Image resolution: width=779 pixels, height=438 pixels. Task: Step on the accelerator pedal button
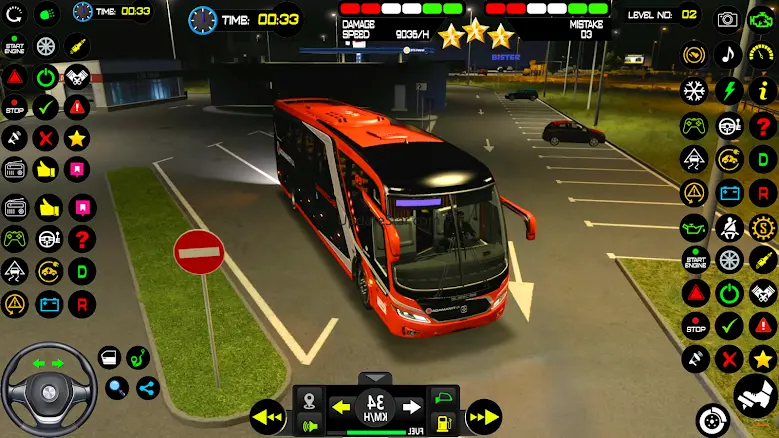[755, 396]
